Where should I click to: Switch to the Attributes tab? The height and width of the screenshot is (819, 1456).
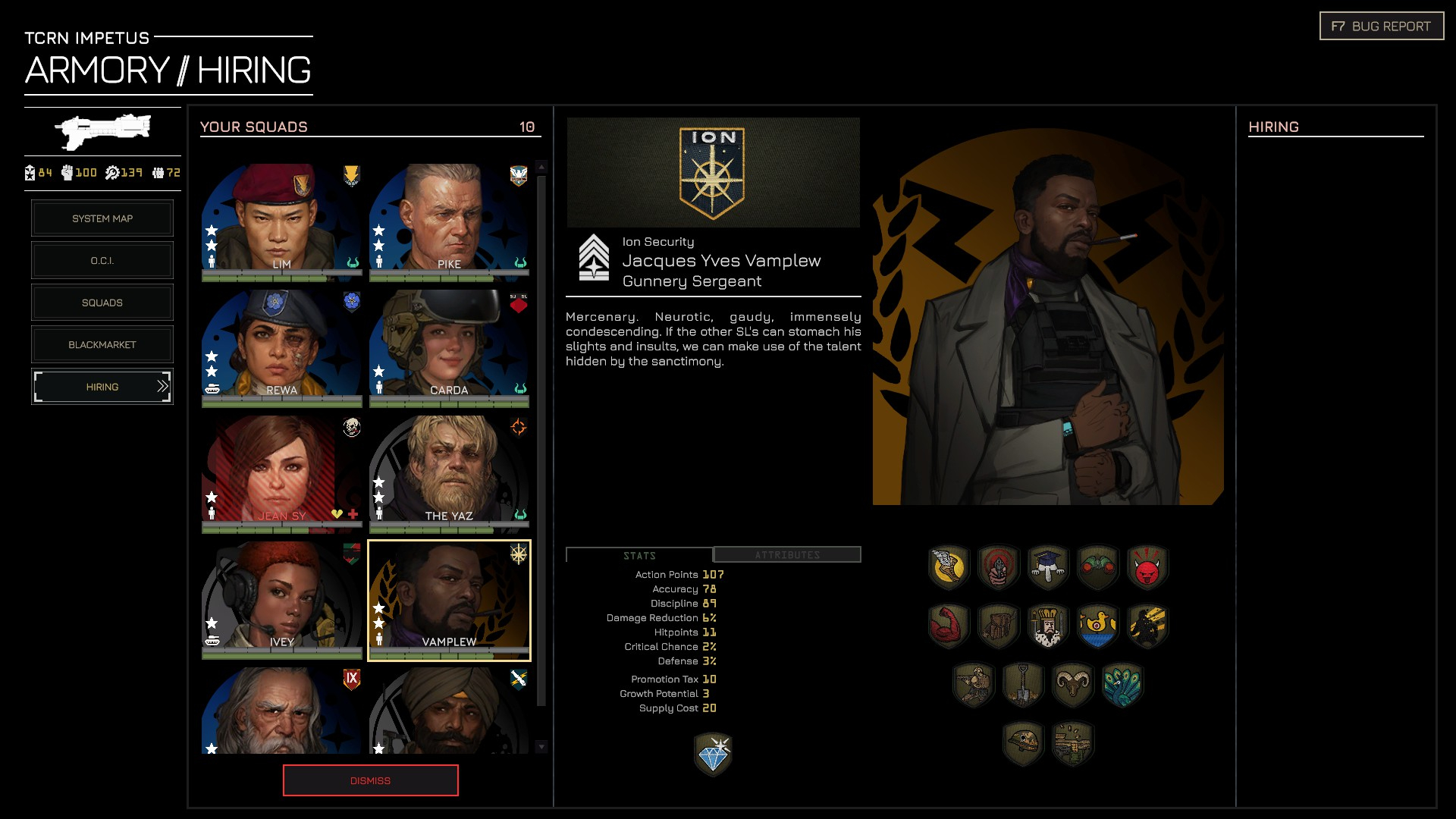pos(787,555)
